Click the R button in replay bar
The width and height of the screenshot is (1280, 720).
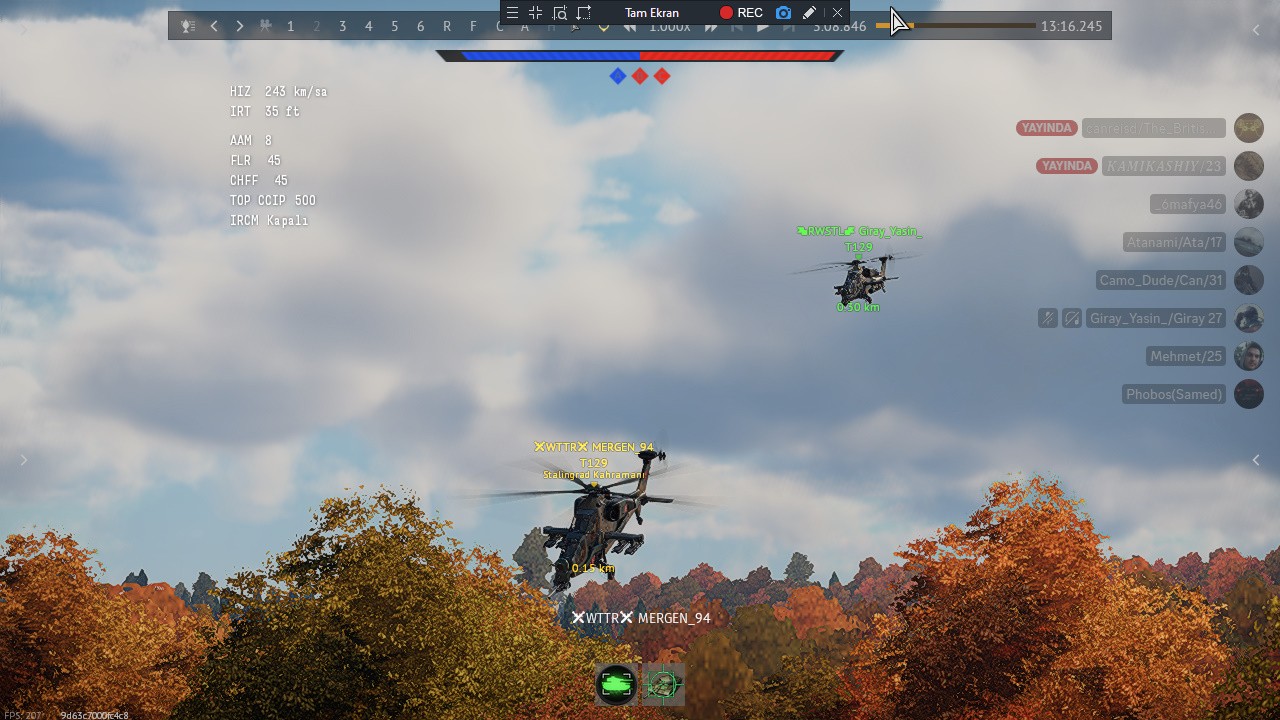447,26
